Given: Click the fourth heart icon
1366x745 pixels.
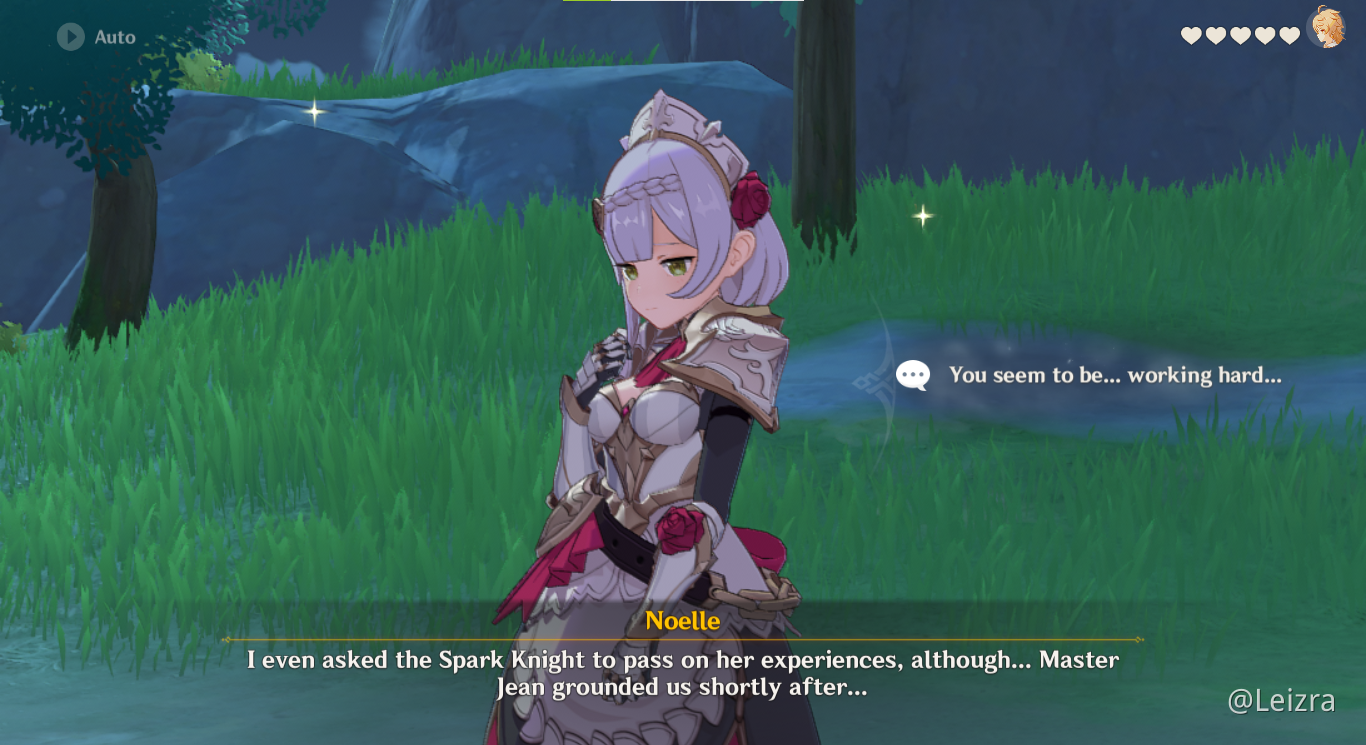Looking at the screenshot, I should click(x=1265, y=34).
